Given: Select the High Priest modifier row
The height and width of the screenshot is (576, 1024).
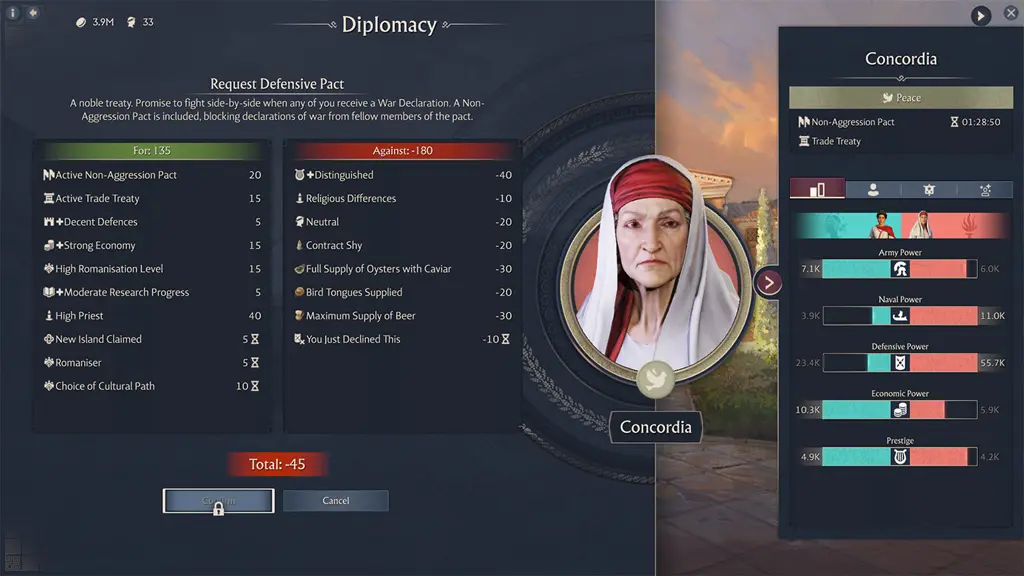Looking at the screenshot, I should [x=152, y=316].
